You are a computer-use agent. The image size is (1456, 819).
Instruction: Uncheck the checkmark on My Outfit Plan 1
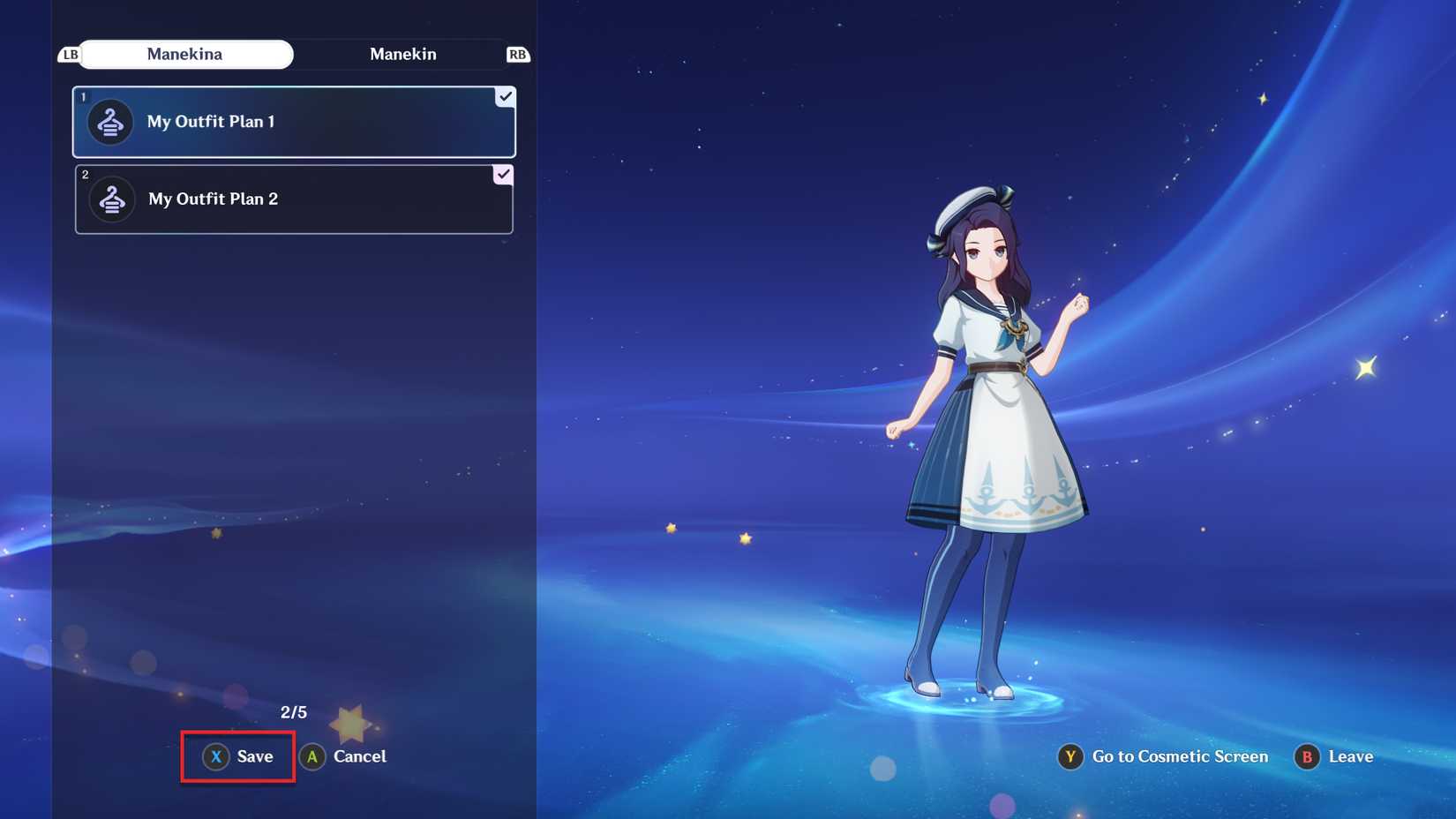pyautogui.click(x=503, y=97)
